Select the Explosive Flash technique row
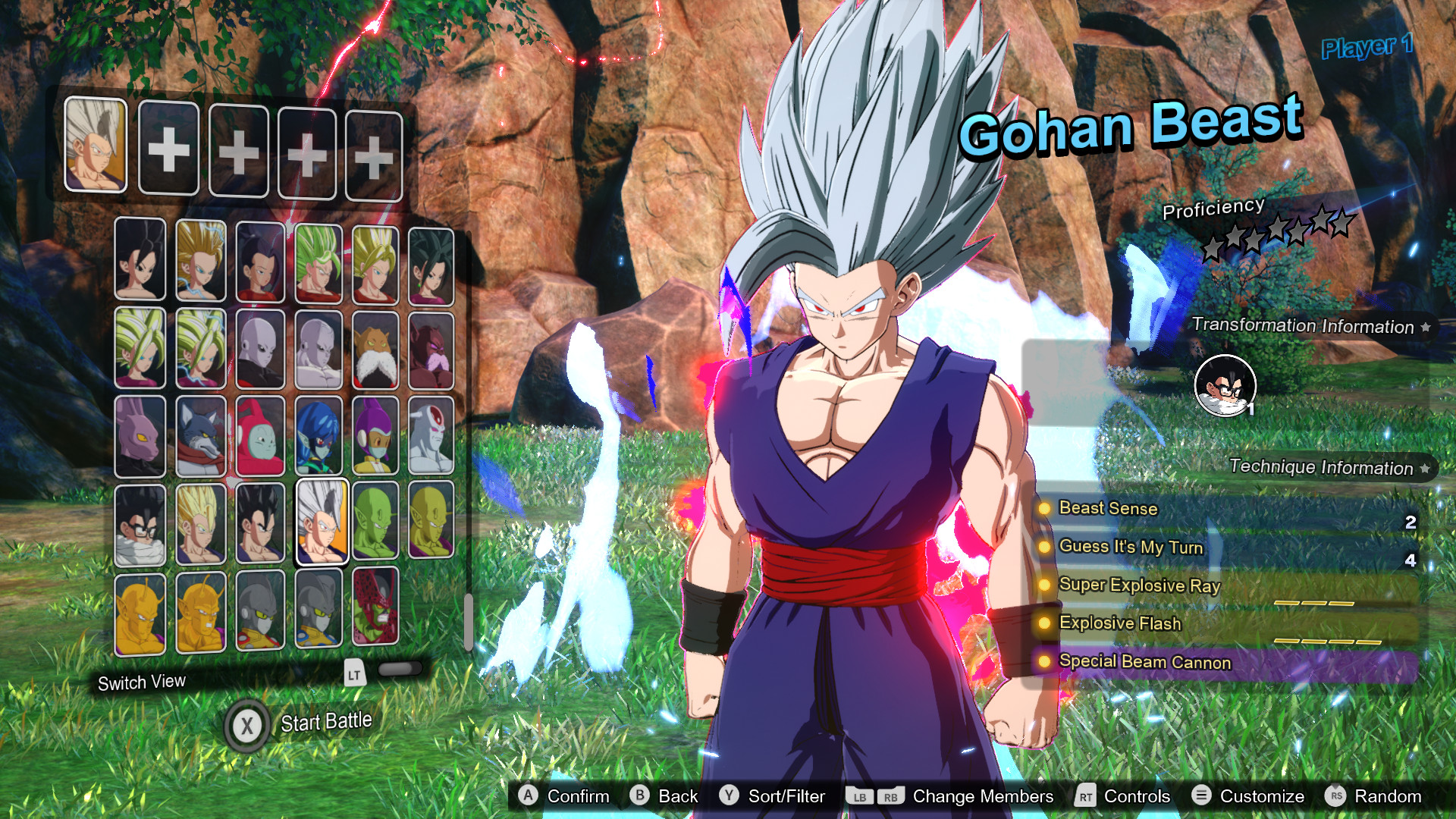The width and height of the screenshot is (1456, 819). pyautogui.click(x=1225, y=623)
